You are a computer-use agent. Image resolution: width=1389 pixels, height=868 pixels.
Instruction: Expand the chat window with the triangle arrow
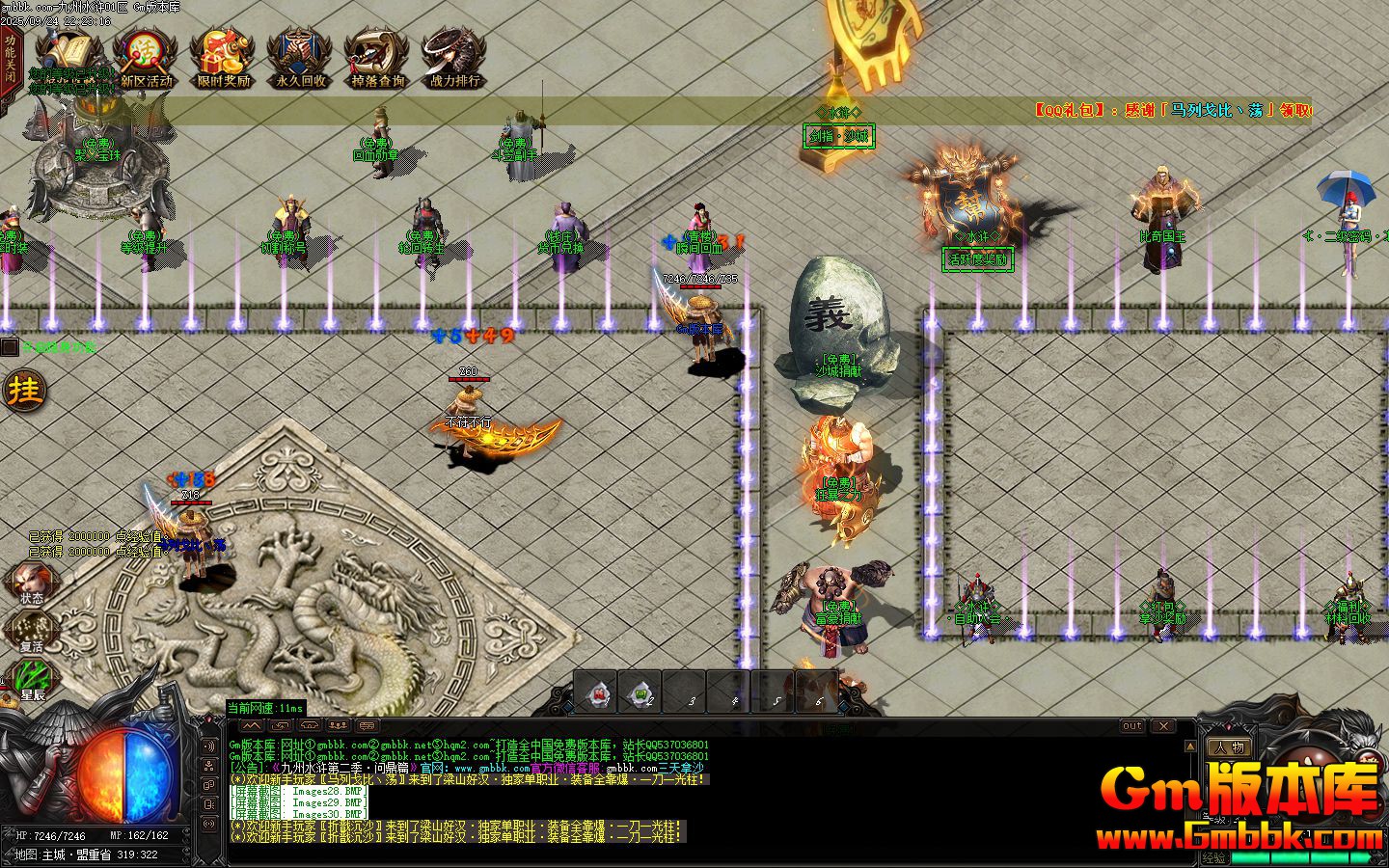click(1191, 745)
